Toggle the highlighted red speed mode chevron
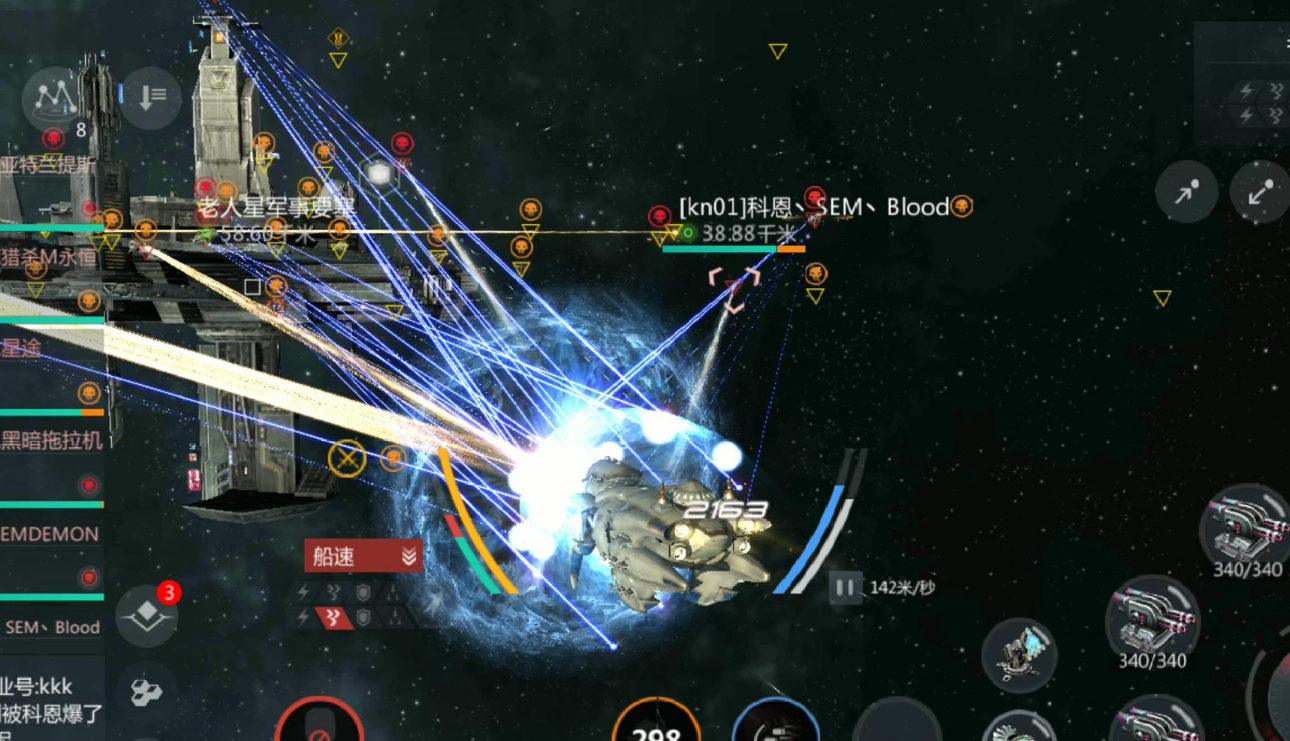 pos(334,618)
